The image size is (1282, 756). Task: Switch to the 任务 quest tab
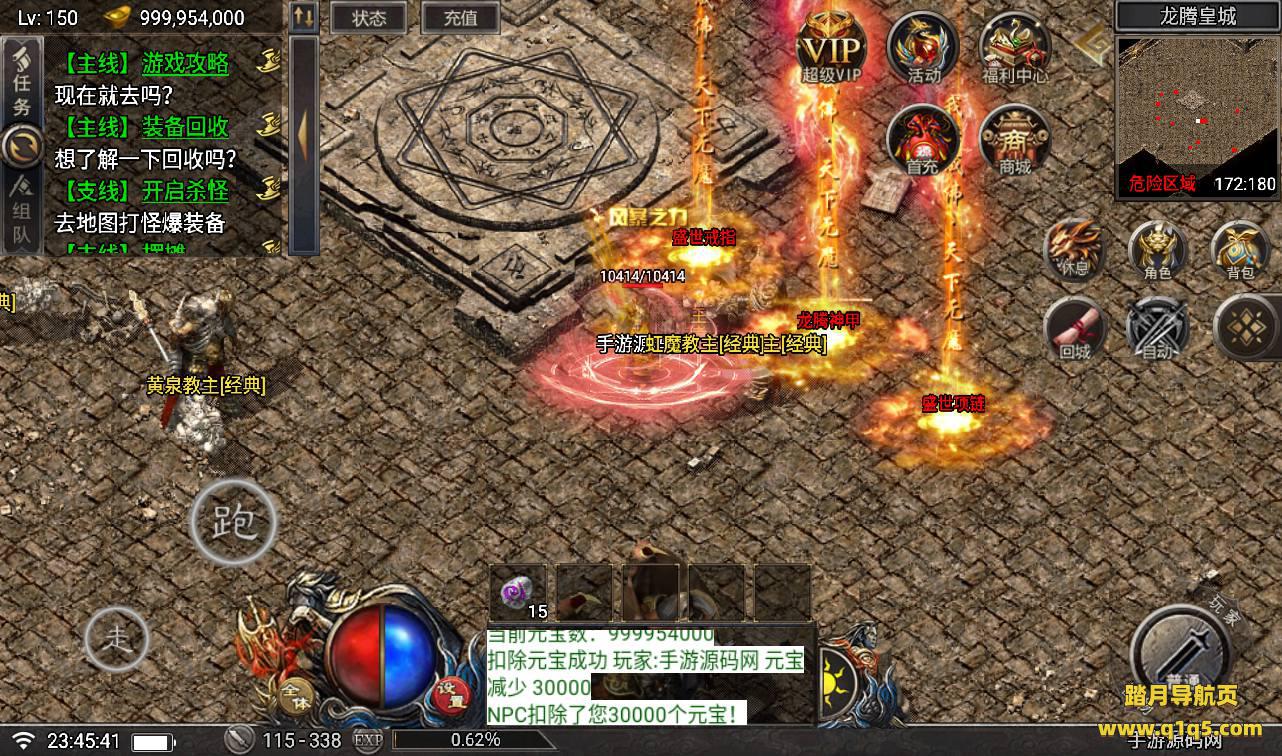coord(21,82)
